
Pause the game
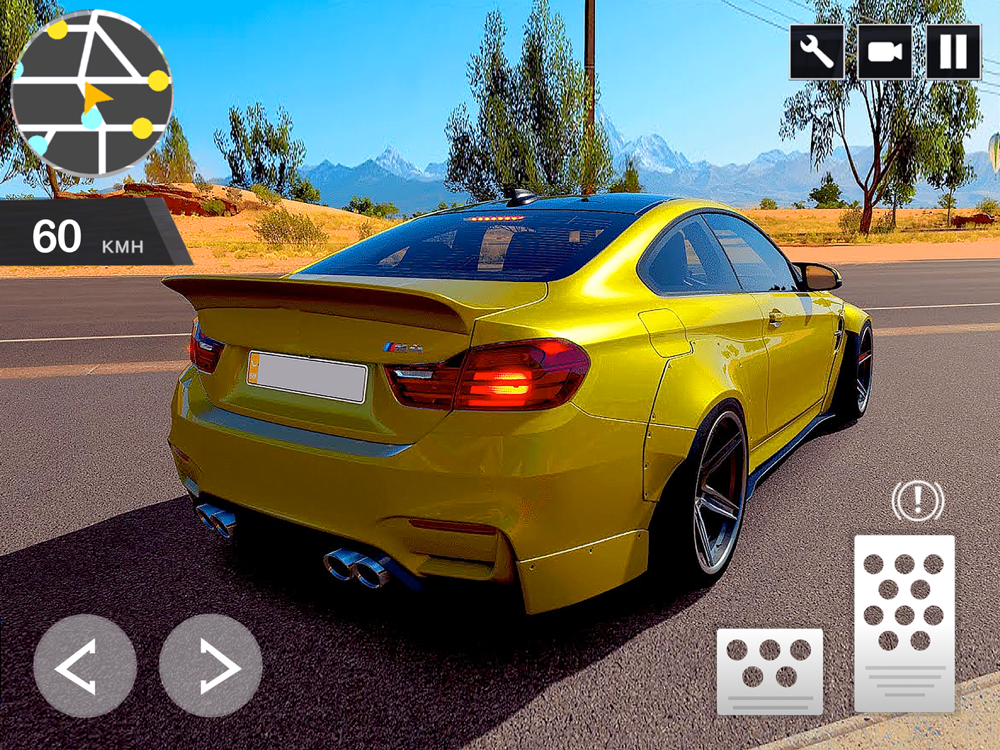[x=953, y=51]
